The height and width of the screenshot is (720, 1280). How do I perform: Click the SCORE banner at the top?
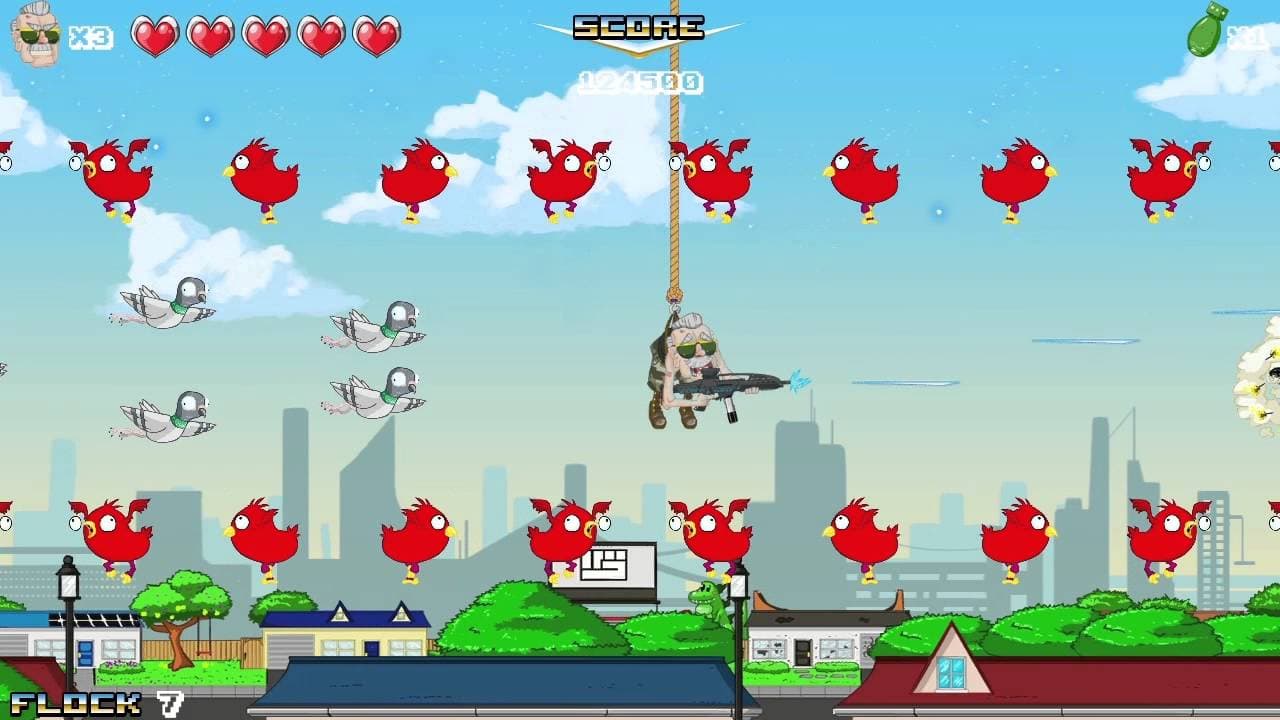[x=640, y=26]
